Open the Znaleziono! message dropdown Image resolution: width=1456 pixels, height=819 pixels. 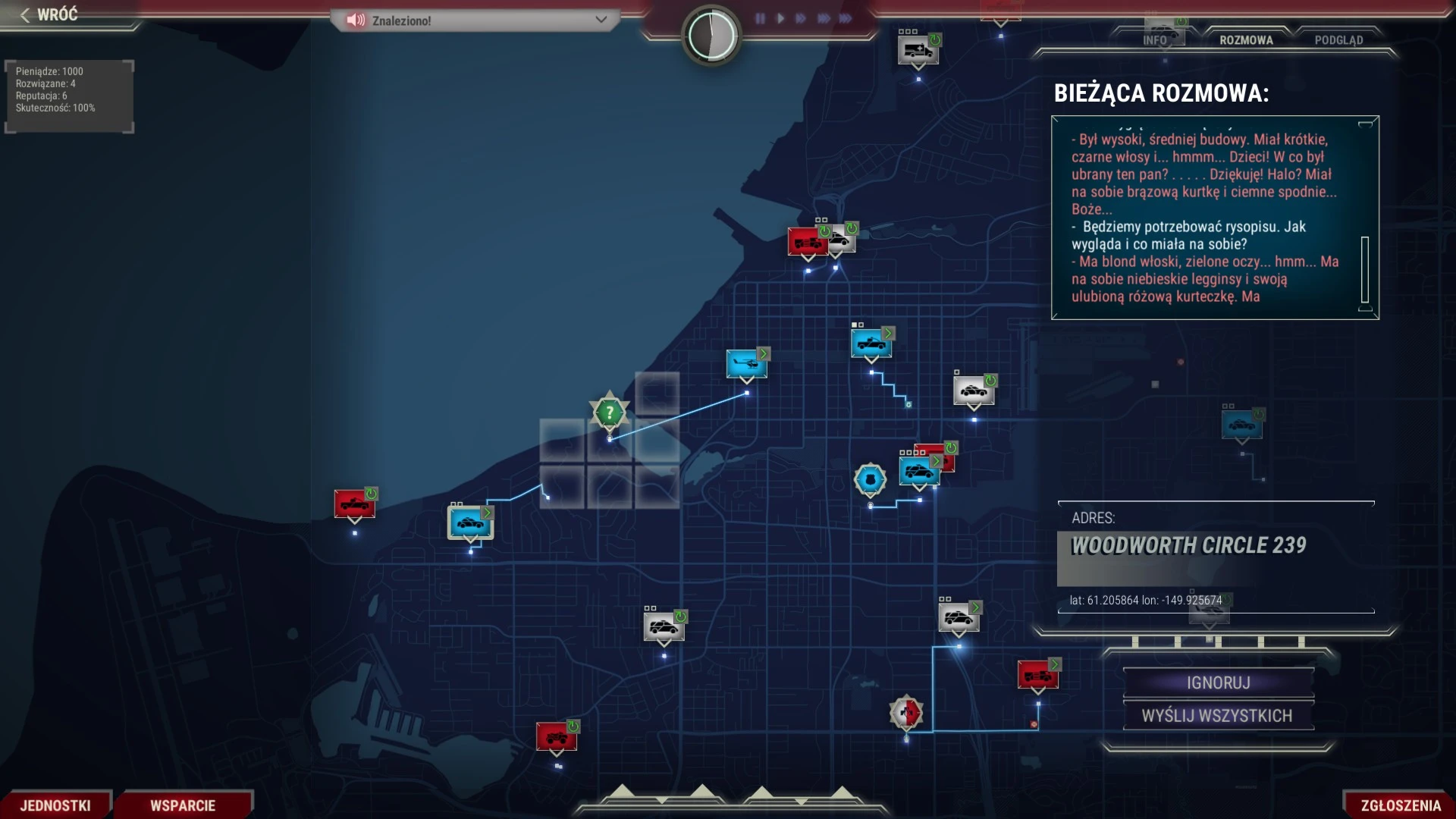click(601, 20)
